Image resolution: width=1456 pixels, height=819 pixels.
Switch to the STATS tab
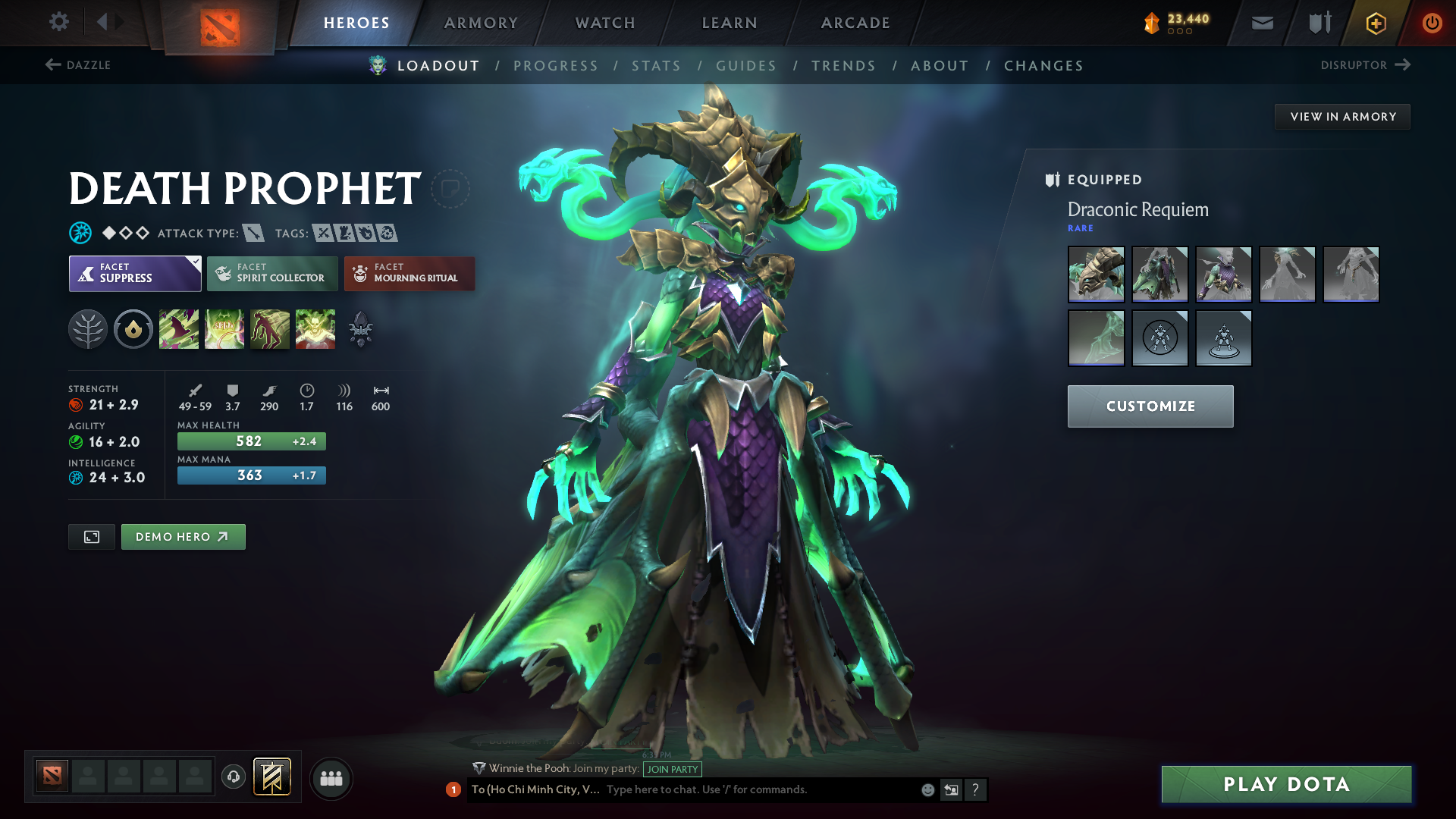tap(656, 66)
